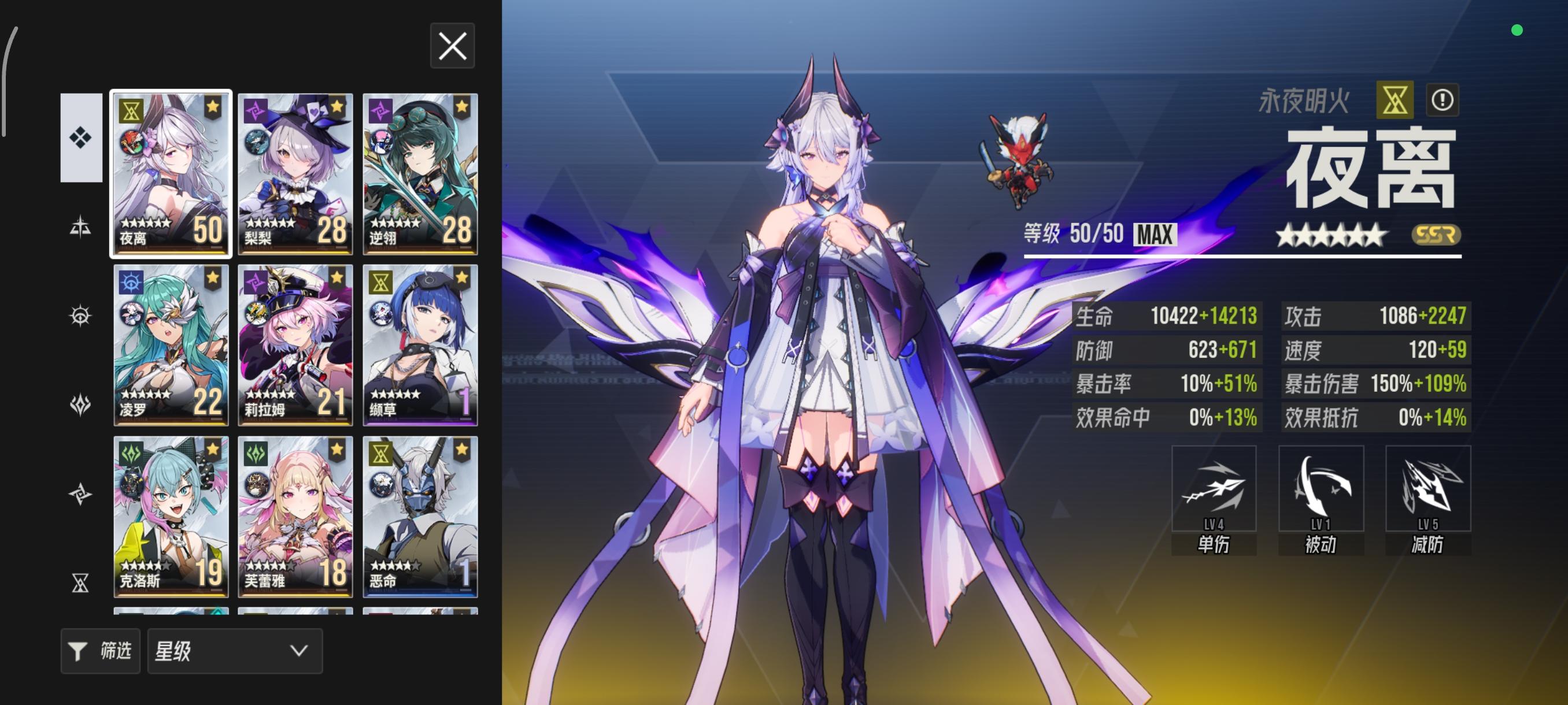Select the 单伤 LV4 skill icon
The width and height of the screenshot is (1568, 705).
1214,489
